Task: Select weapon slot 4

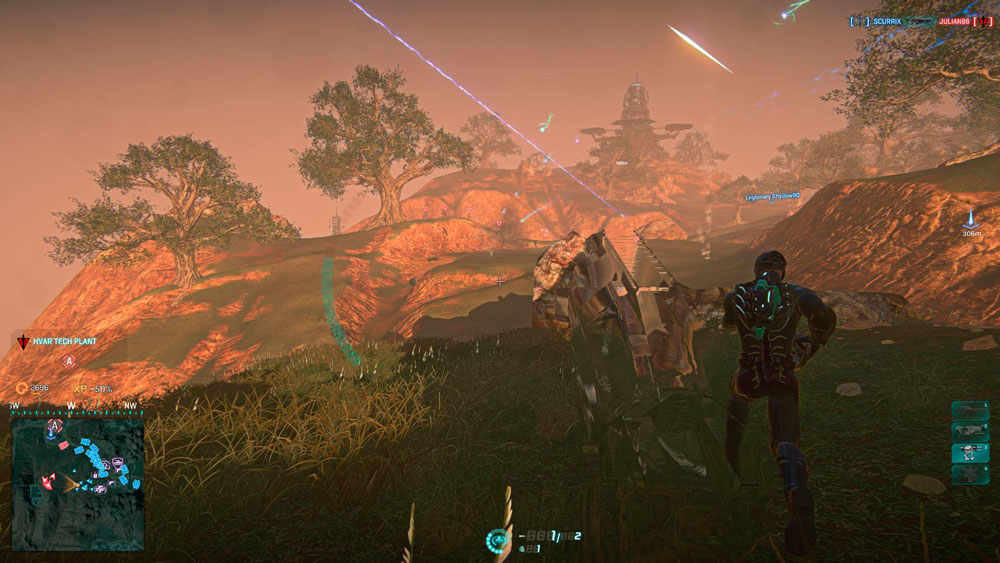Action: [969, 473]
